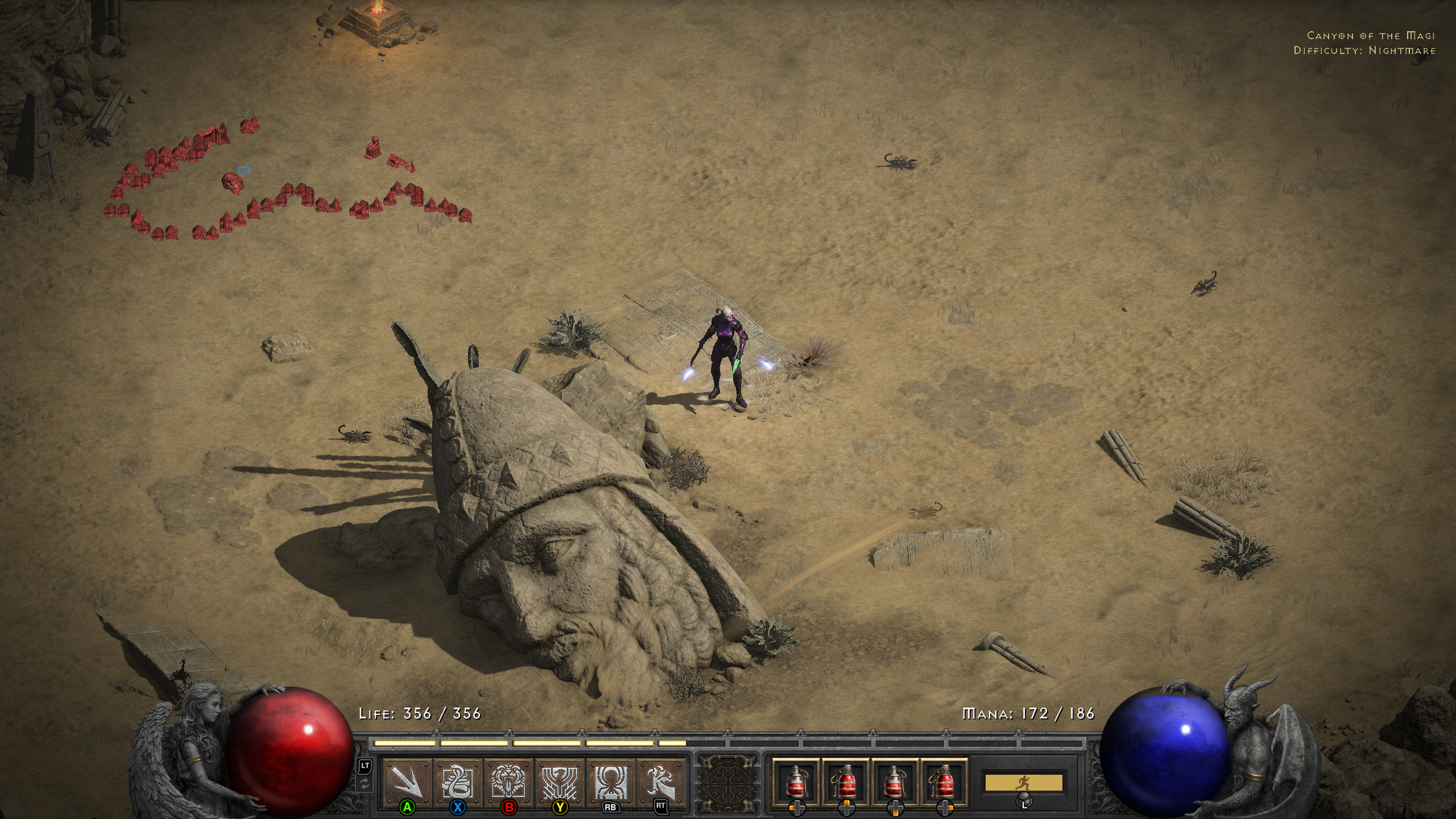Viewport: 1456px width, 819px height.
Task: Select the arrow Attack skill icon
Action: [407, 781]
